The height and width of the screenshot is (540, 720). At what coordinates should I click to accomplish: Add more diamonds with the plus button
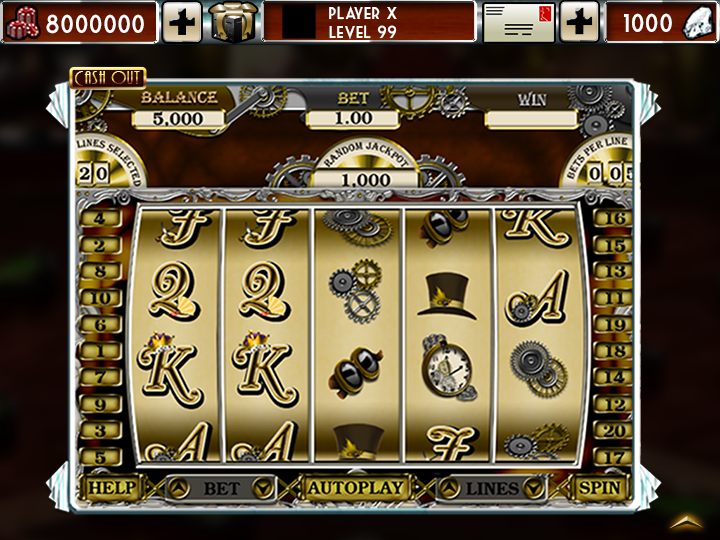tap(579, 22)
